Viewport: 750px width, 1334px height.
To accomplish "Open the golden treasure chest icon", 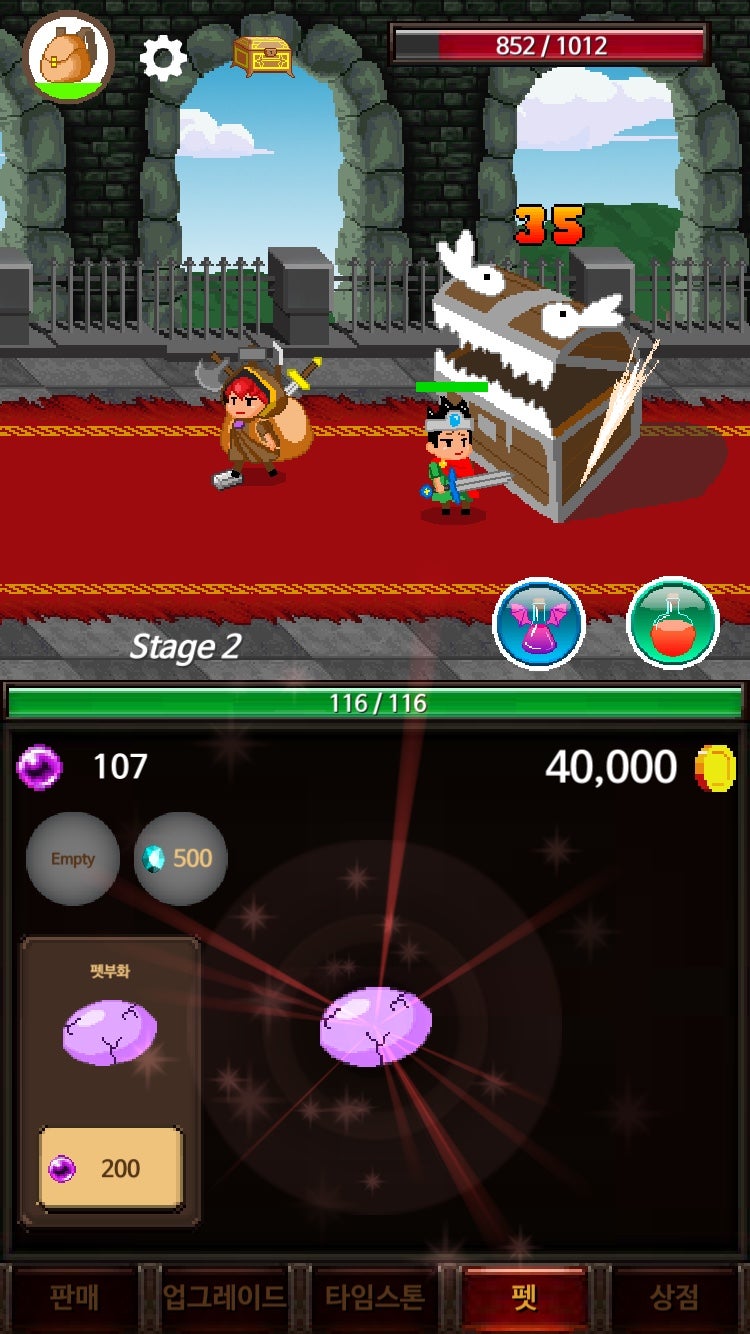I will click(264, 55).
